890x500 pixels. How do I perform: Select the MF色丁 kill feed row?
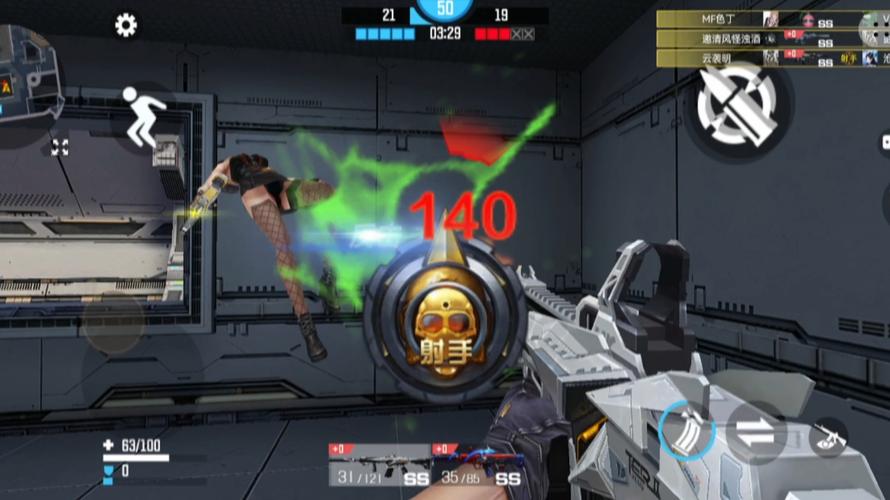coord(772,20)
